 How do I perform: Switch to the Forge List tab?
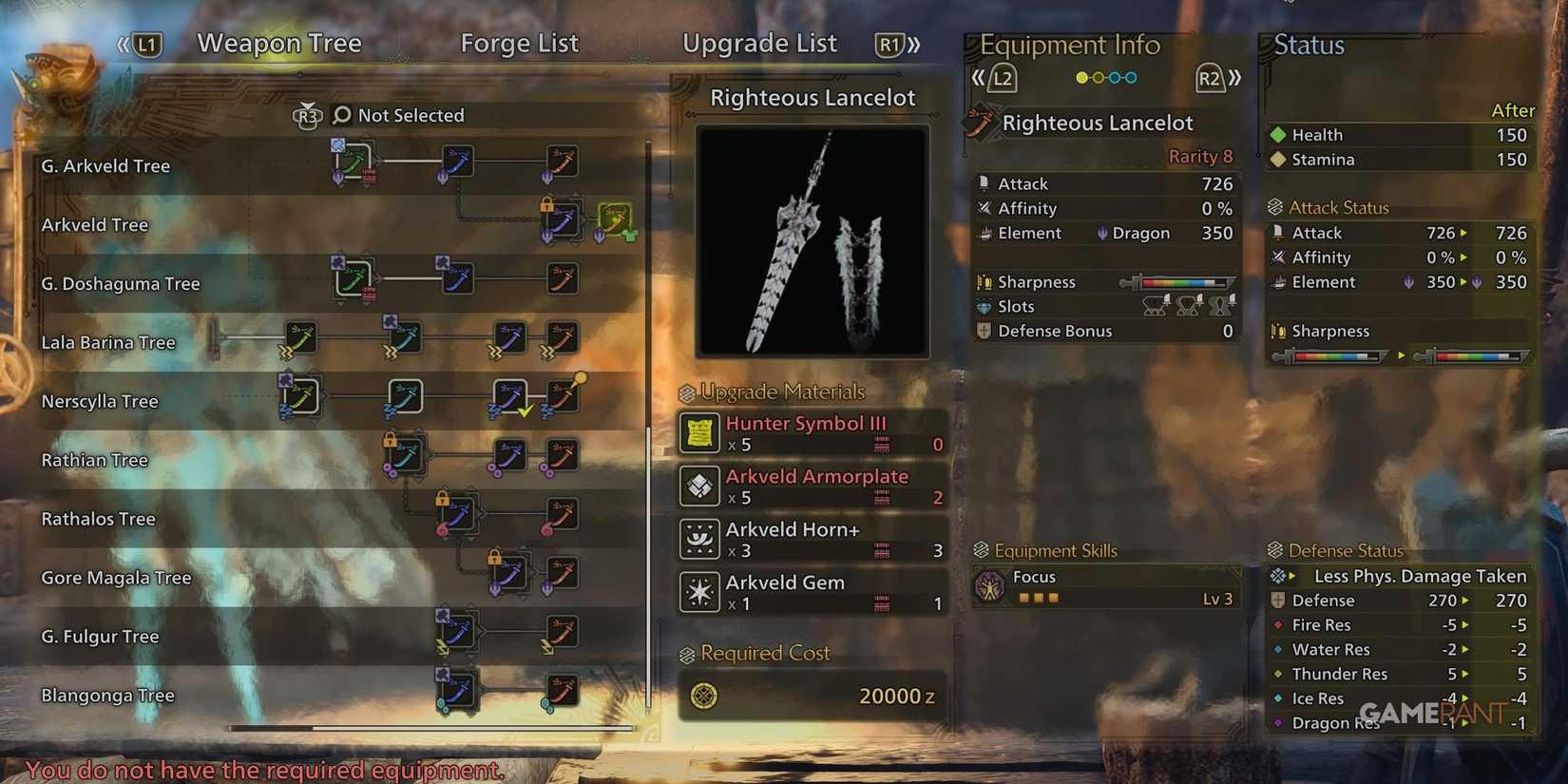coord(520,43)
